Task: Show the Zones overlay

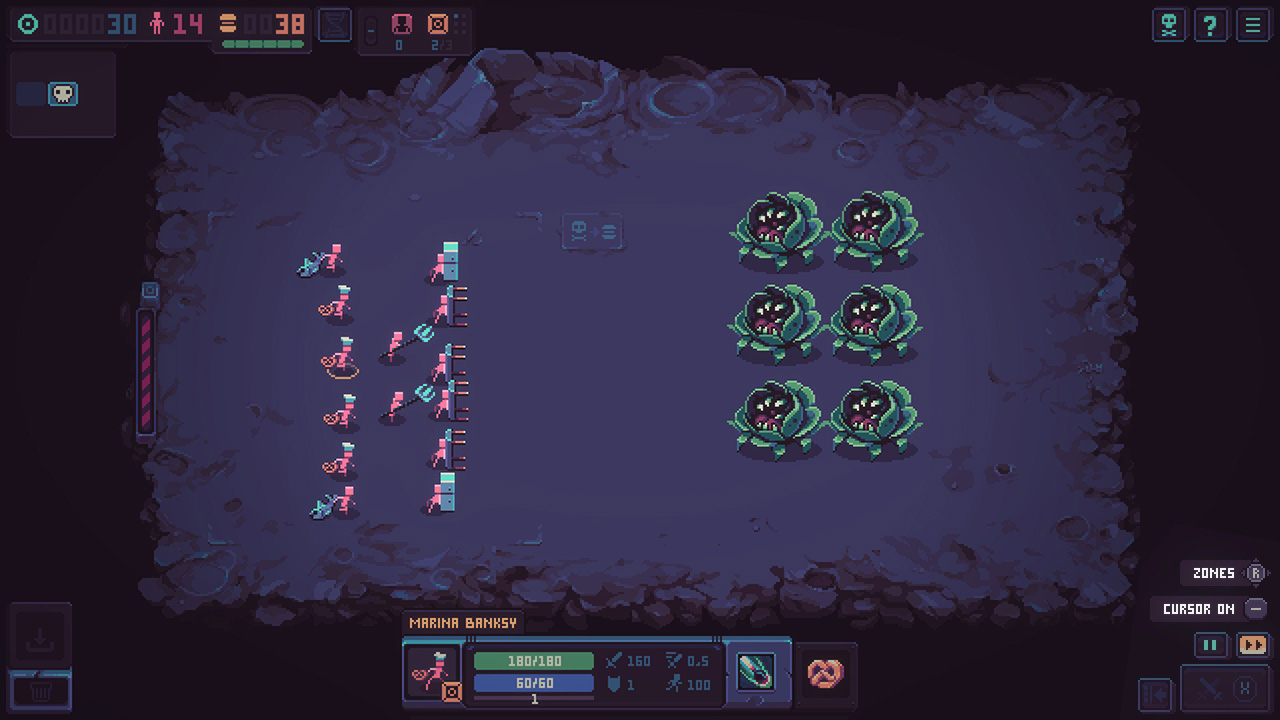Action: coord(1256,573)
